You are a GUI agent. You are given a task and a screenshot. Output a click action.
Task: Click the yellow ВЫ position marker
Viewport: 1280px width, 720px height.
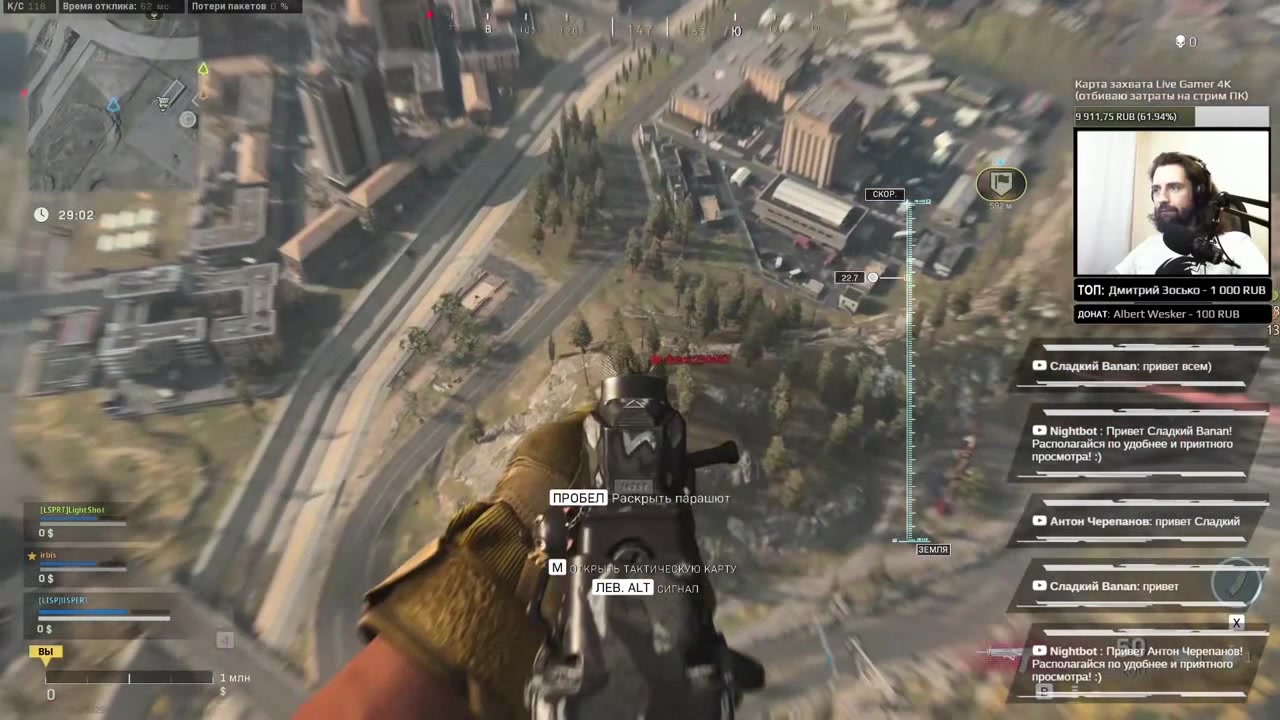coord(46,651)
